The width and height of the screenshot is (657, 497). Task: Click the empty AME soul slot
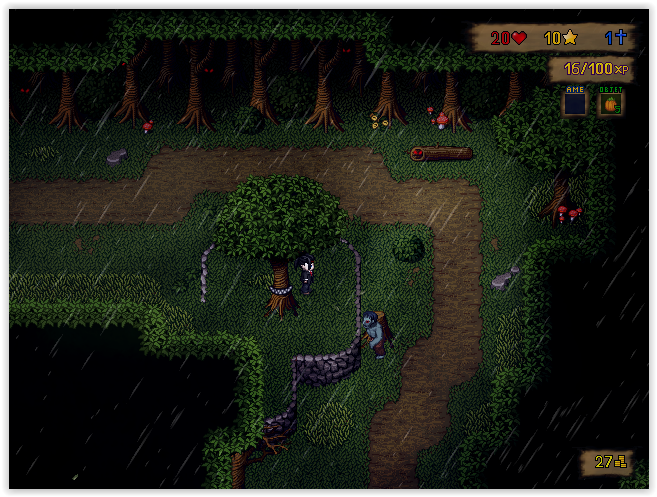pos(574,103)
